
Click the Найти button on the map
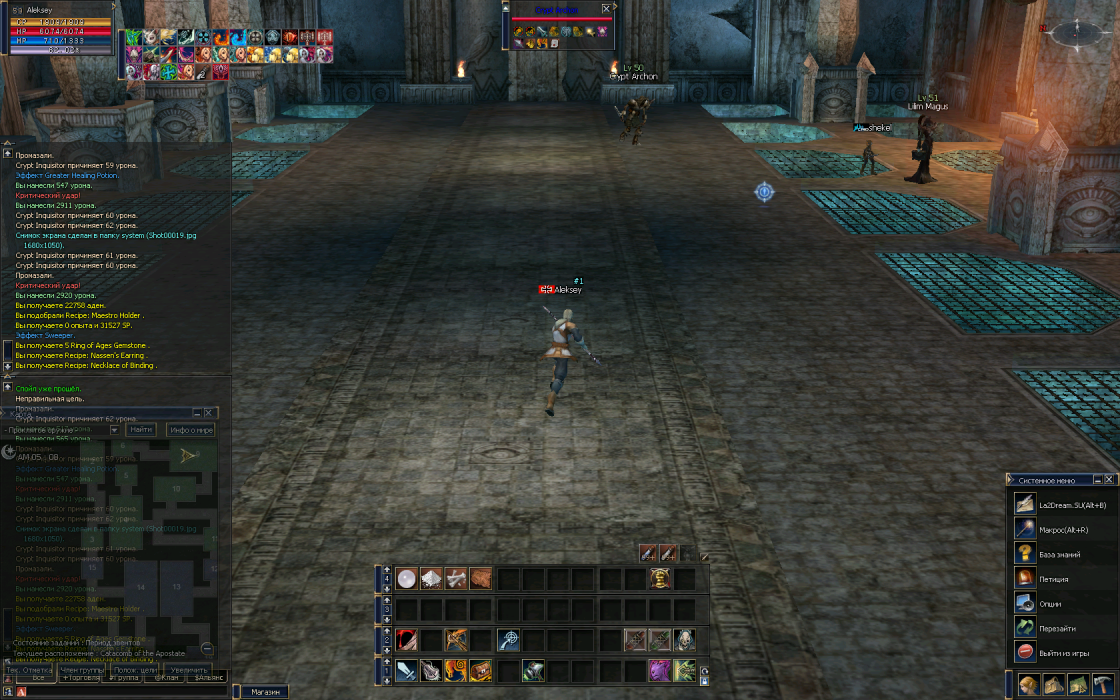click(x=142, y=430)
